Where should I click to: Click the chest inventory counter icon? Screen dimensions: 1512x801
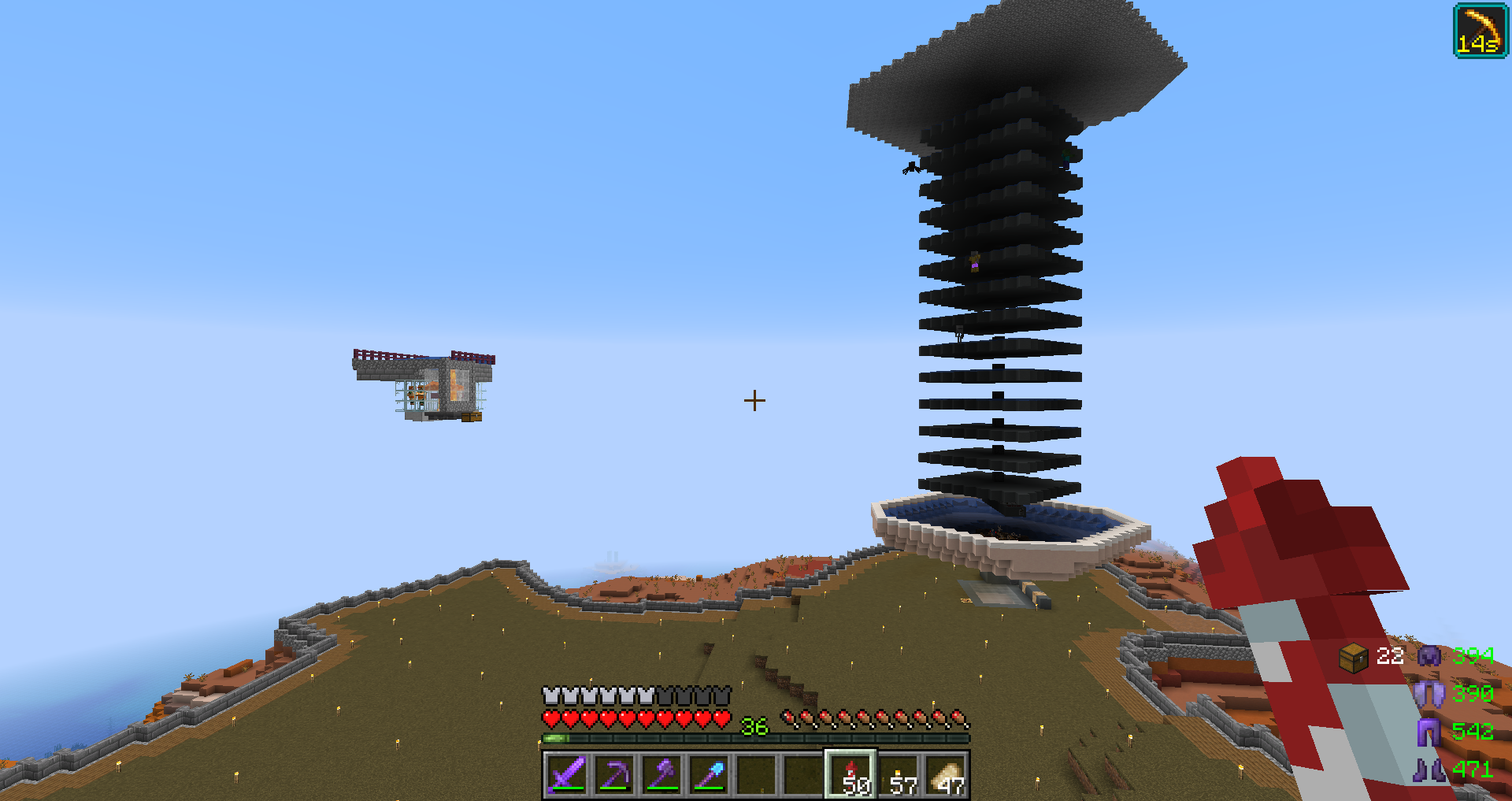(1353, 657)
